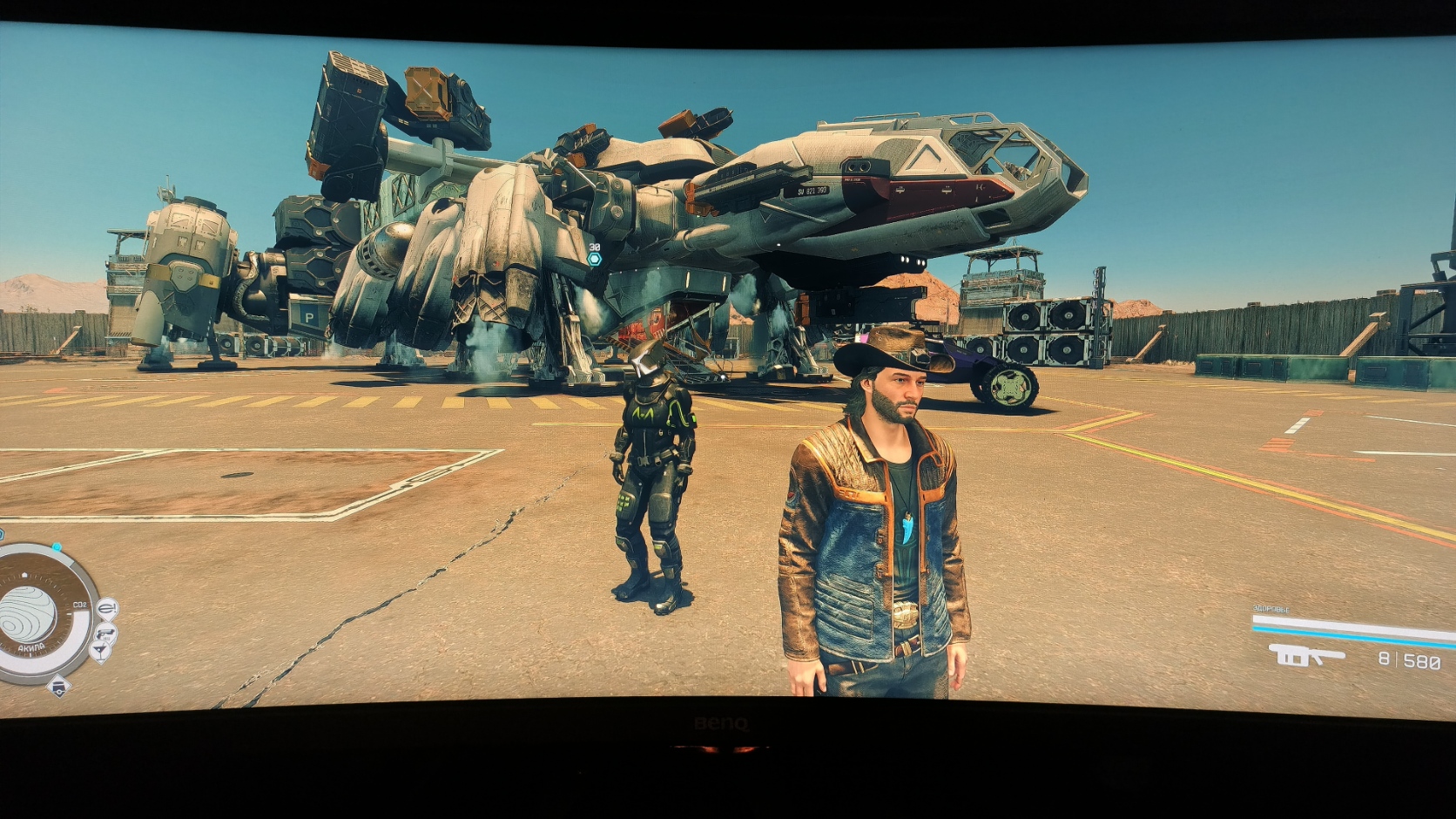The height and width of the screenshot is (819, 1456).
Task: Select the cocktail glass bar marker
Action: coord(100,651)
